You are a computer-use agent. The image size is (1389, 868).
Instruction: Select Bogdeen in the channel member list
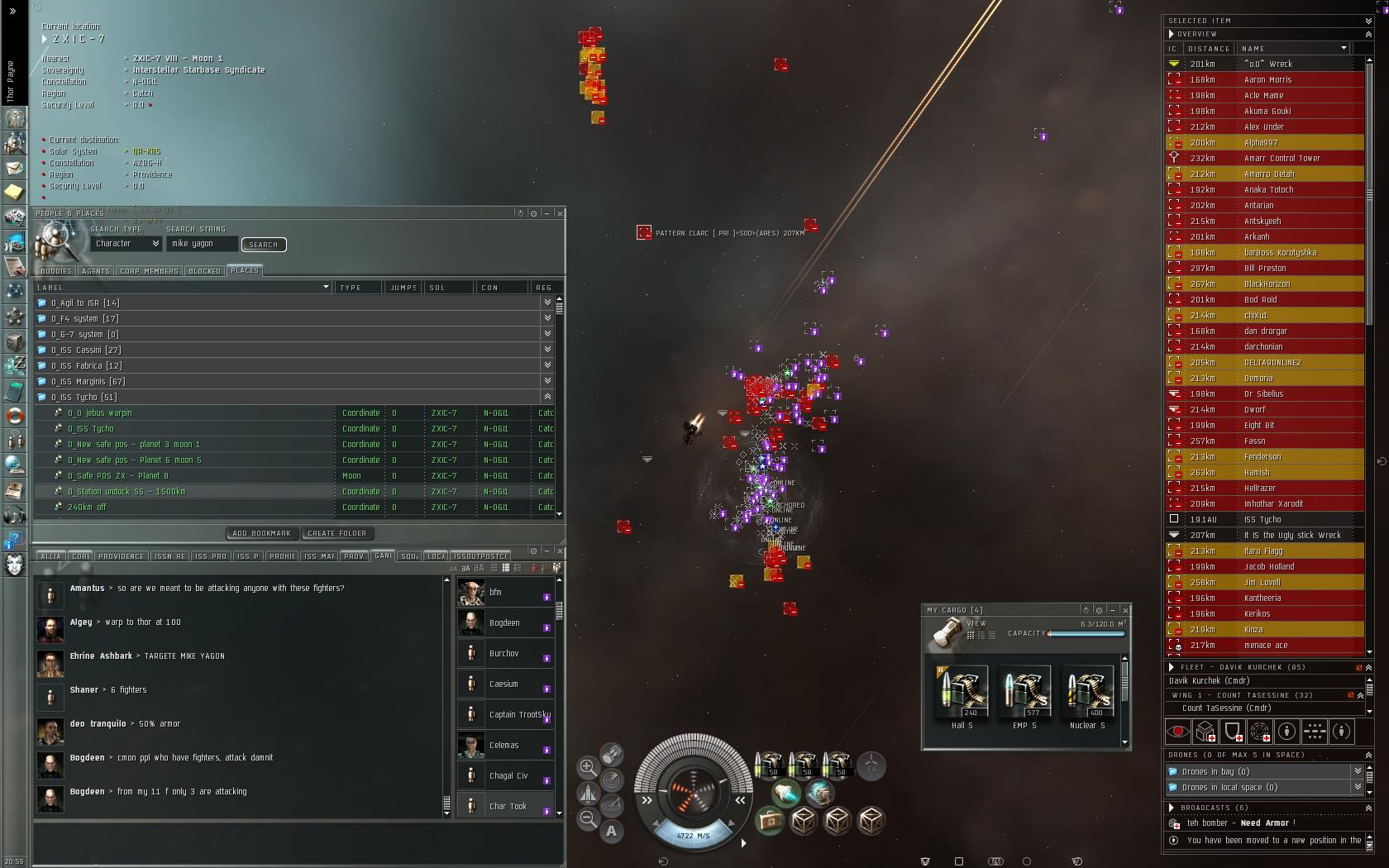[x=504, y=623]
